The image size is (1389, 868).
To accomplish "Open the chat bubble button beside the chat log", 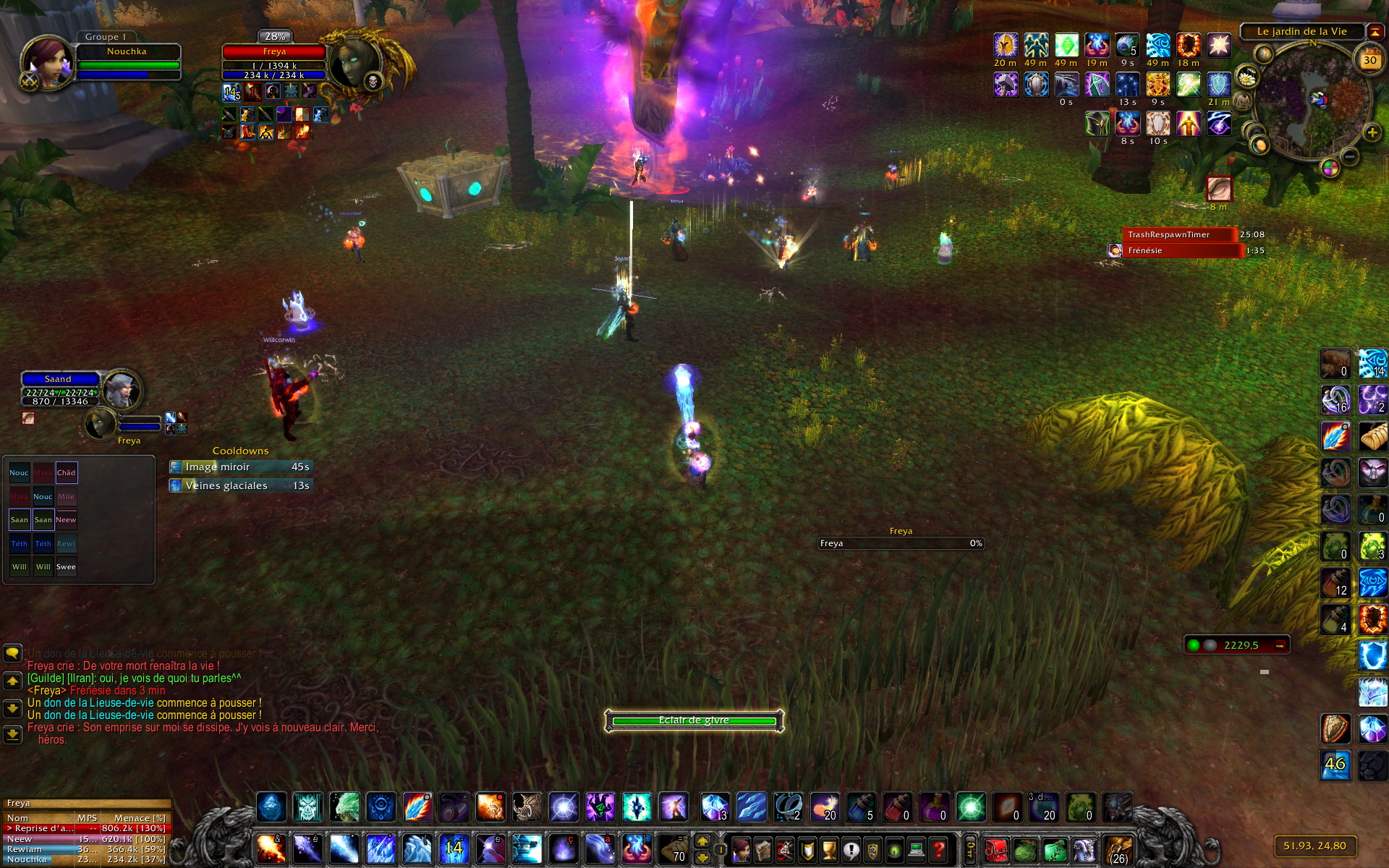I will pyautogui.click(x=12, y=653).
